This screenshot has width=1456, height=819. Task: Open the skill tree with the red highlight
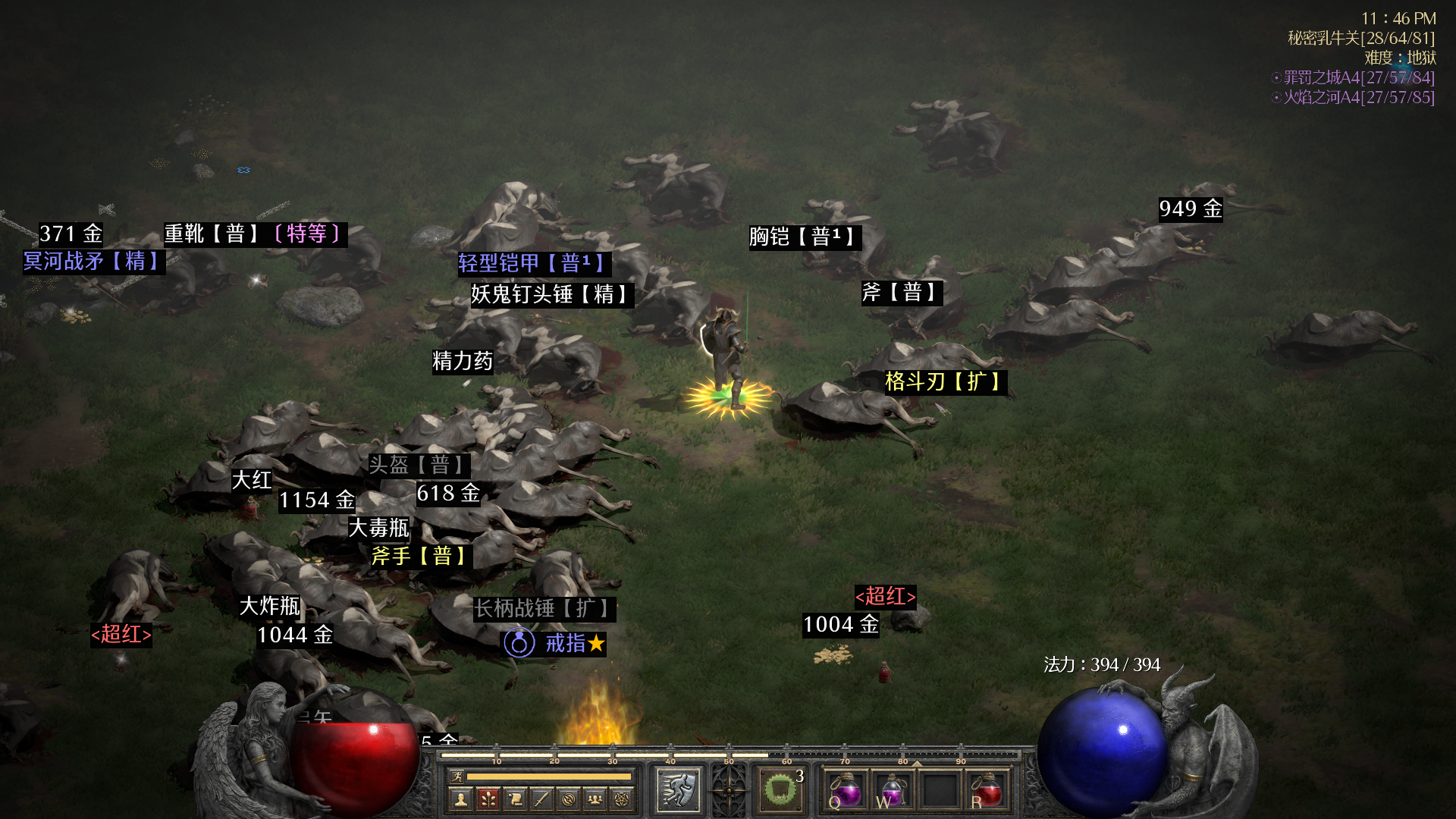[x=488, y=799]
